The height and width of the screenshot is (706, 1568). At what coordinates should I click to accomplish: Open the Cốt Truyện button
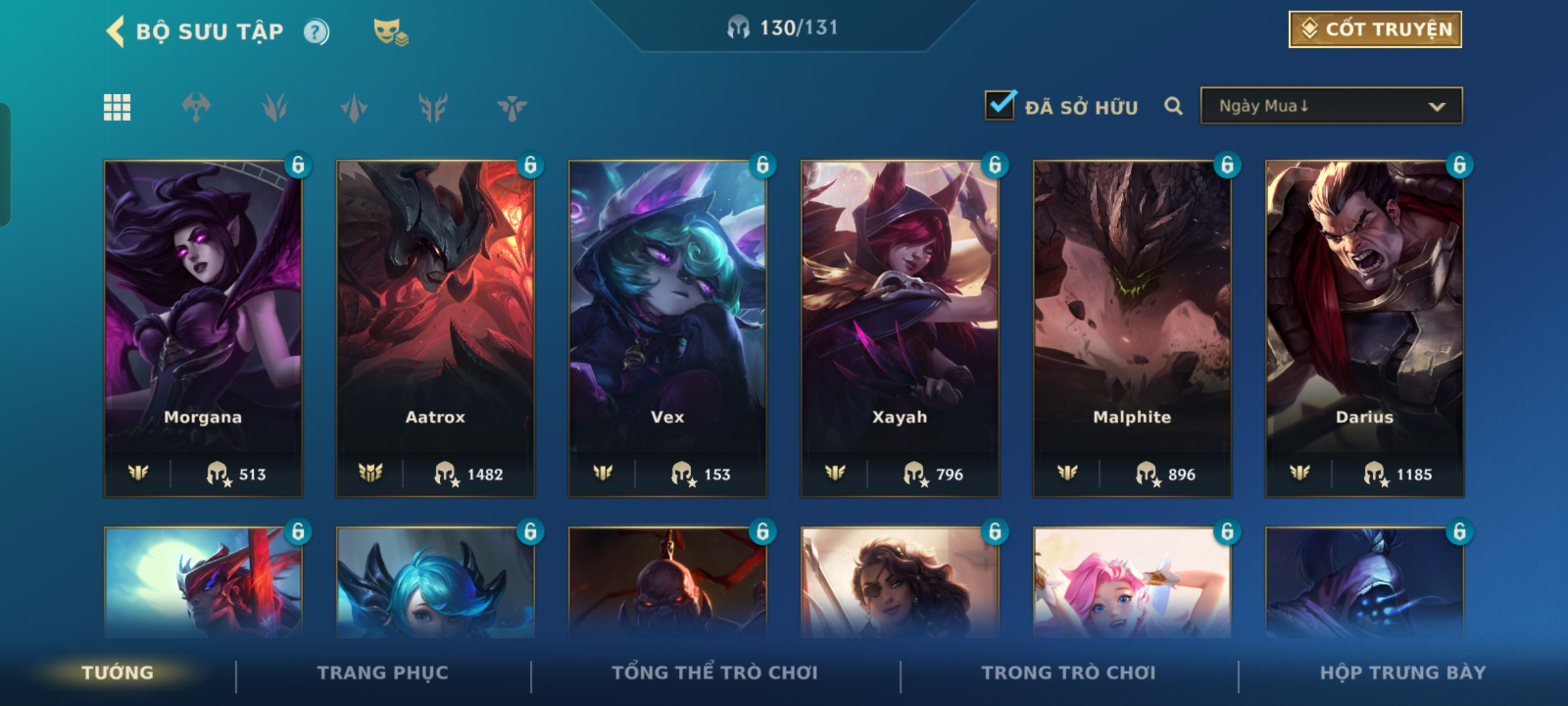tap(1375, 29)
